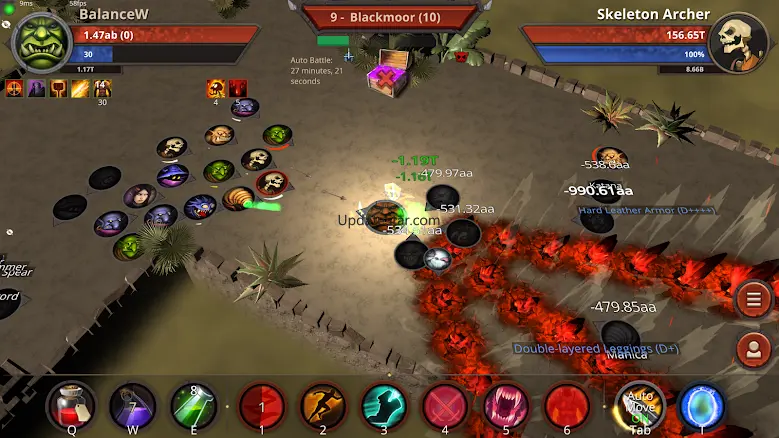Viewport: 779px width, 438px height.
Task: Inspect the crosshair buff icon under the portrait
Action: click(14, 89)
